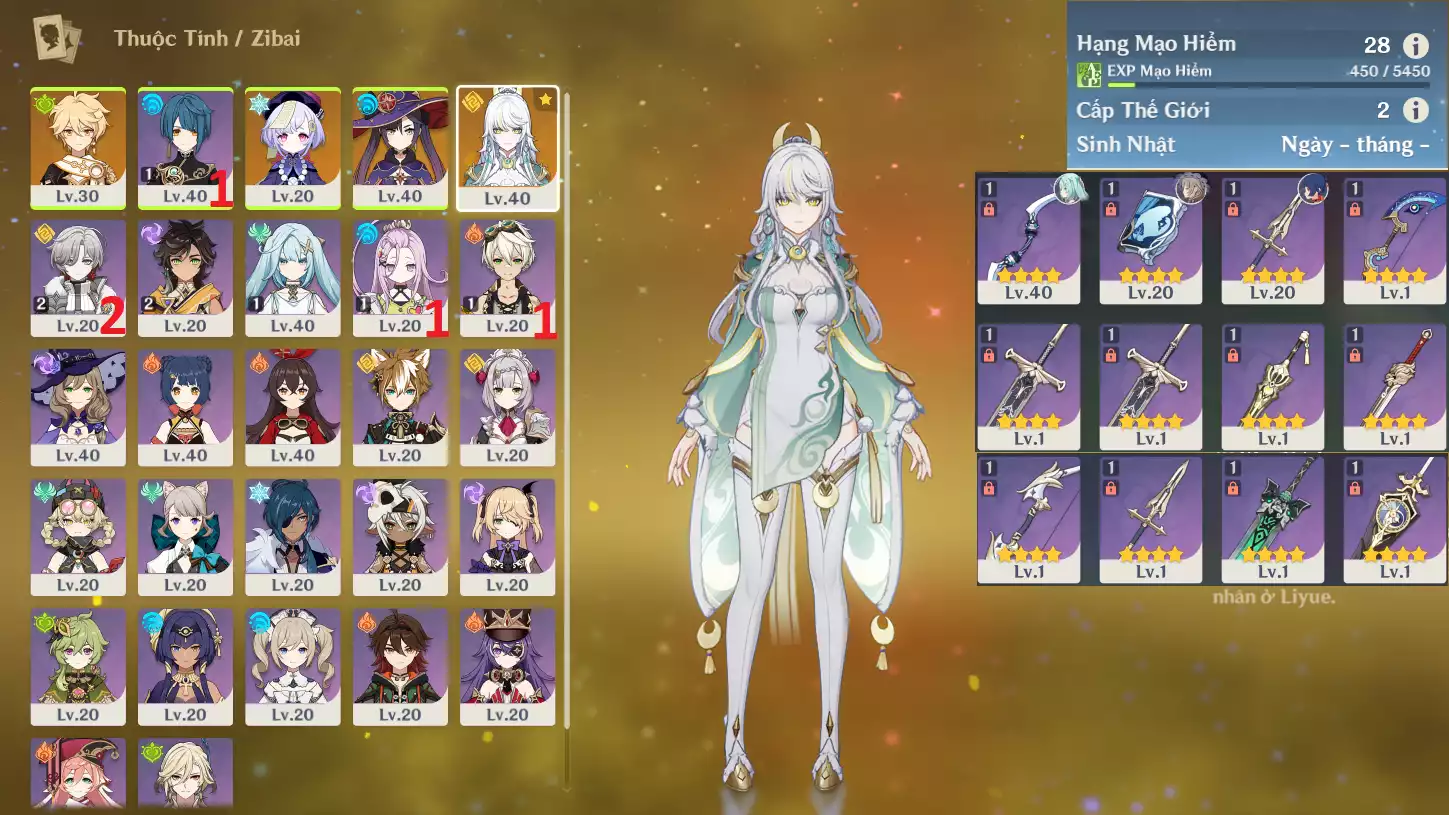Choose Barbara from the character grid
The width and height of the screenshot is (1449, 815).
pyautogui.click(x=292, y=667)
